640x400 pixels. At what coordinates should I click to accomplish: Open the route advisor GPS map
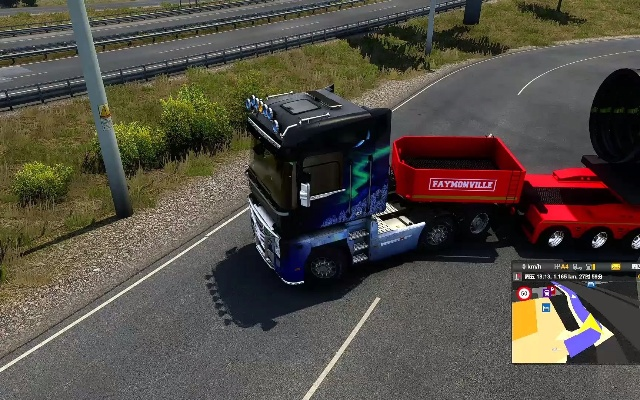tap(575, 325)
